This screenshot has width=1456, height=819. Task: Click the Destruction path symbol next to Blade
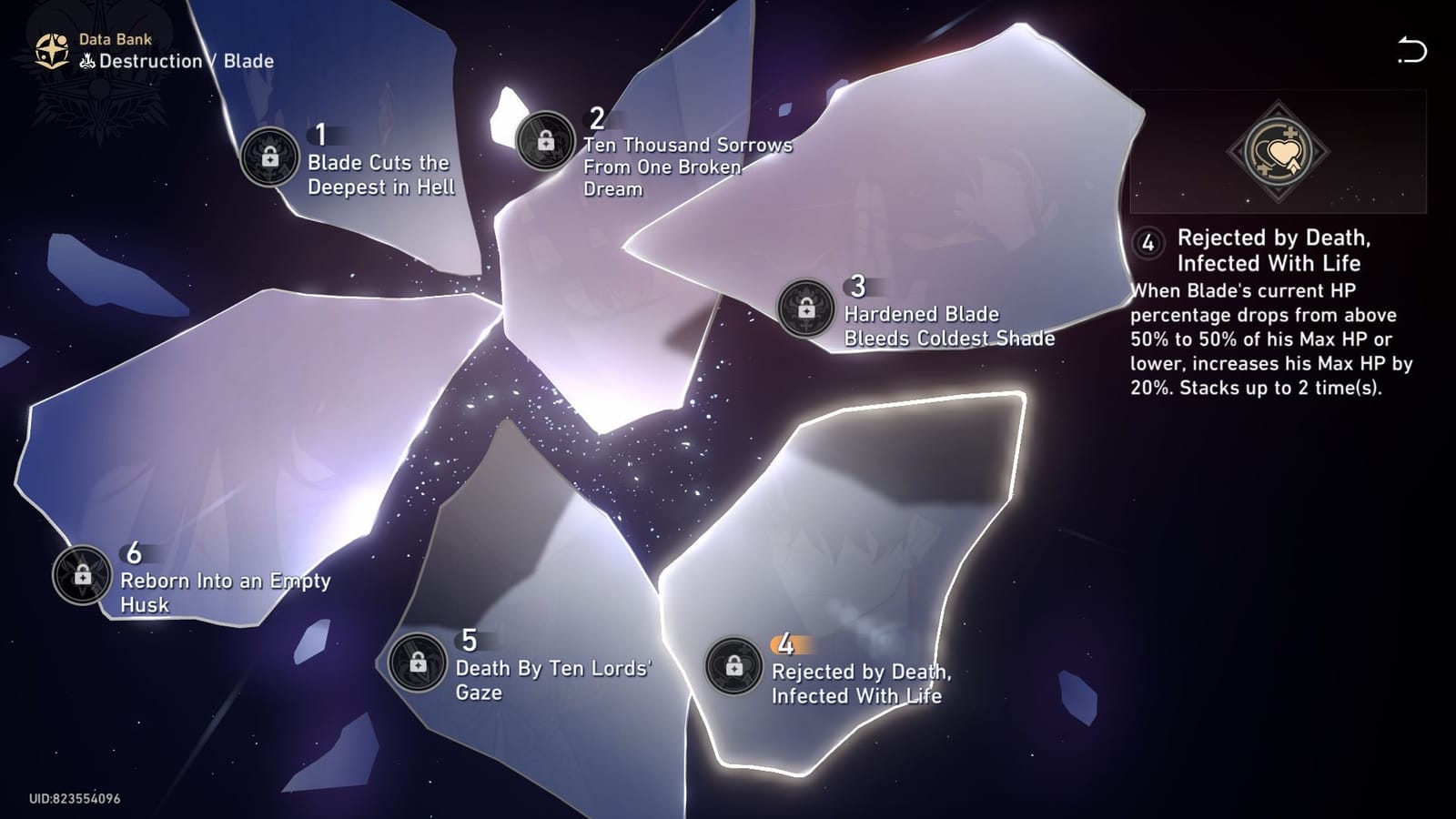[86, 61]
